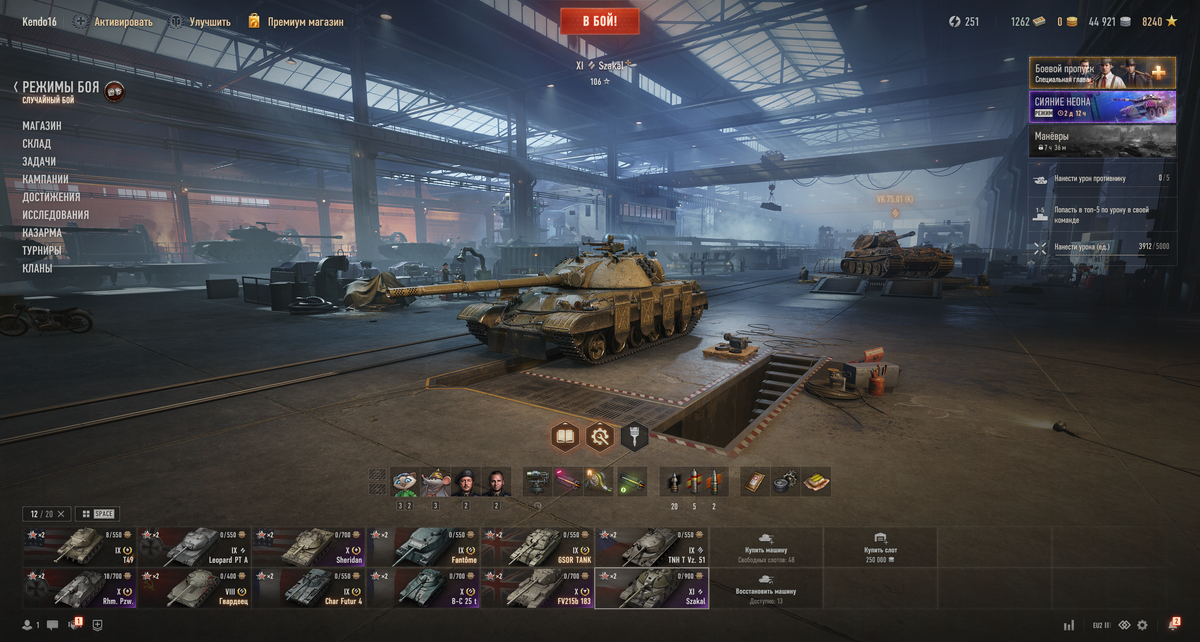
Task: Show the КЛАНЫ section
Action: point(38,269)
